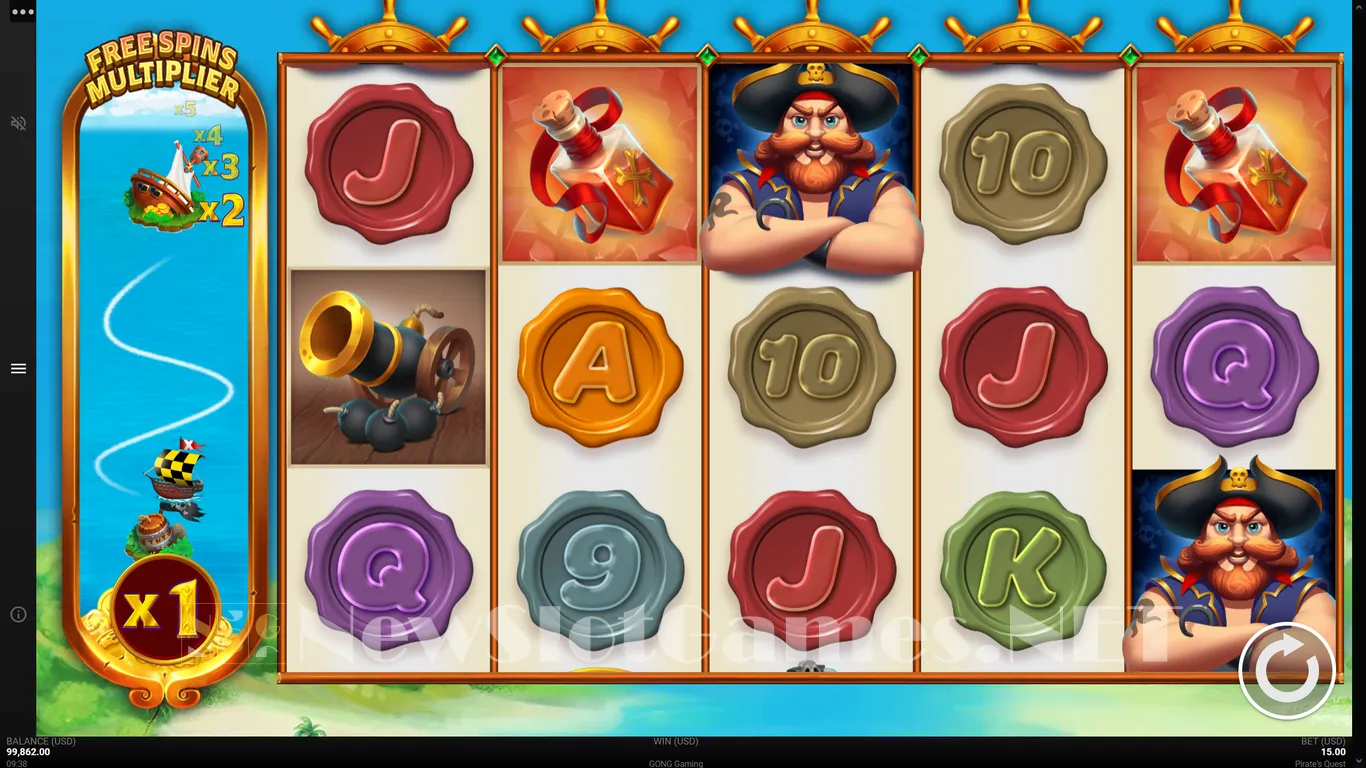The height and width of the screenshot is (768, 1366).
Task: Open the hamburger menu
Action: pyautogui.click(x=18, y=369)
